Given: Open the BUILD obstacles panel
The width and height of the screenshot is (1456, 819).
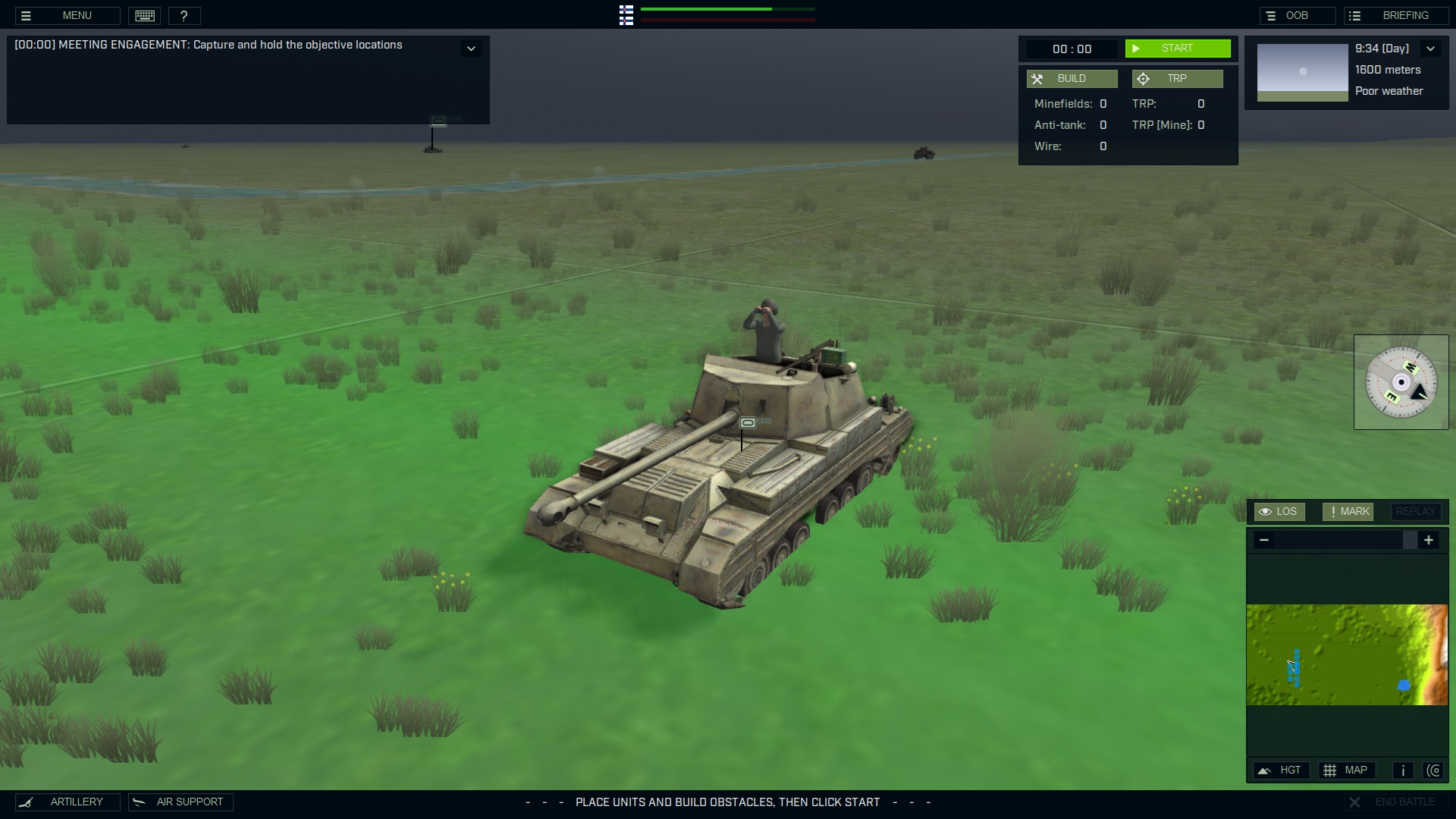Looking at the screenshot, I should point(1072,78).
